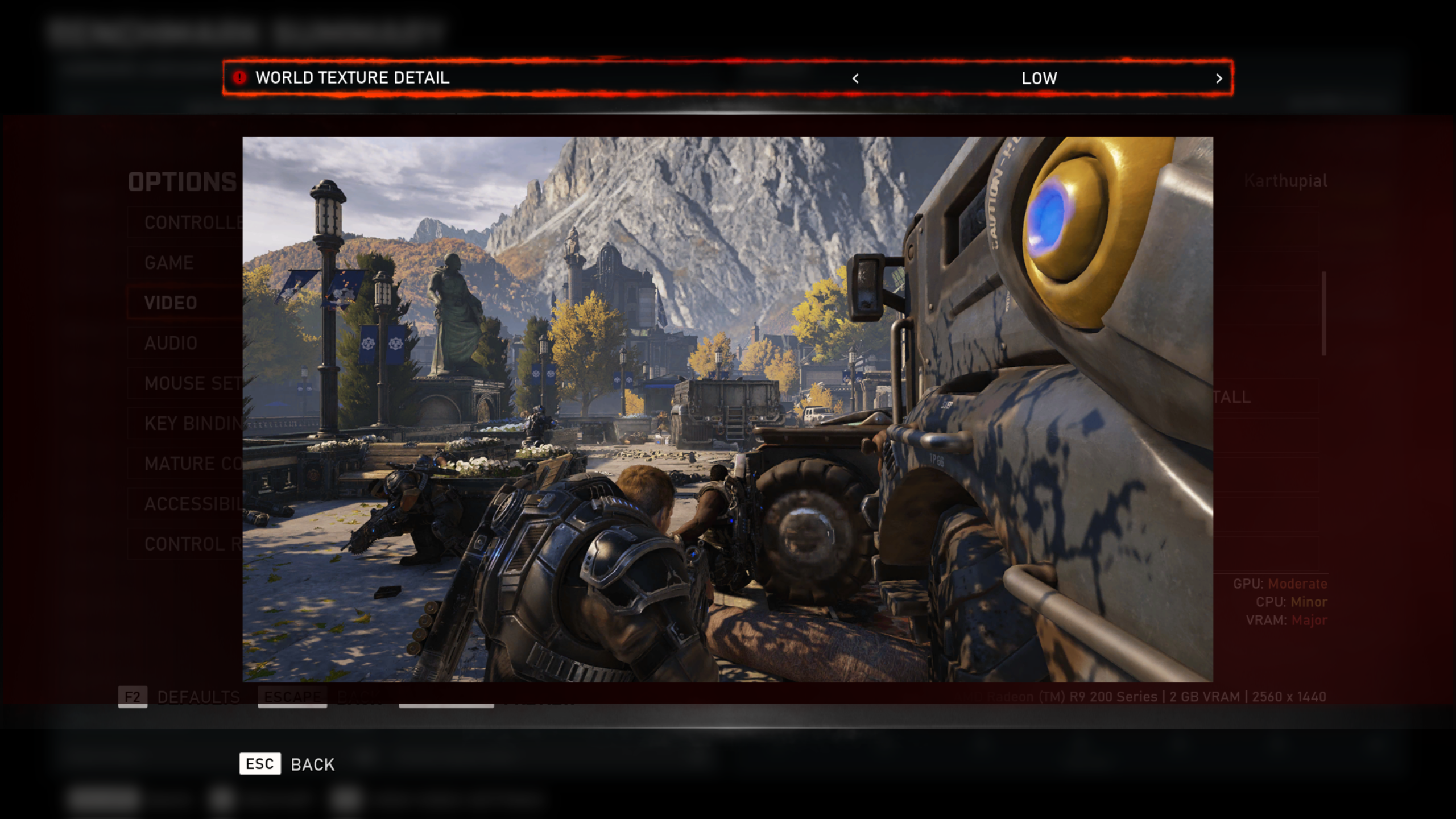Image resolution: width=1456 pixels, height=819 pixels.
Task: Increase World Texture Detail with the right arrow
Action: (1218, 78)
